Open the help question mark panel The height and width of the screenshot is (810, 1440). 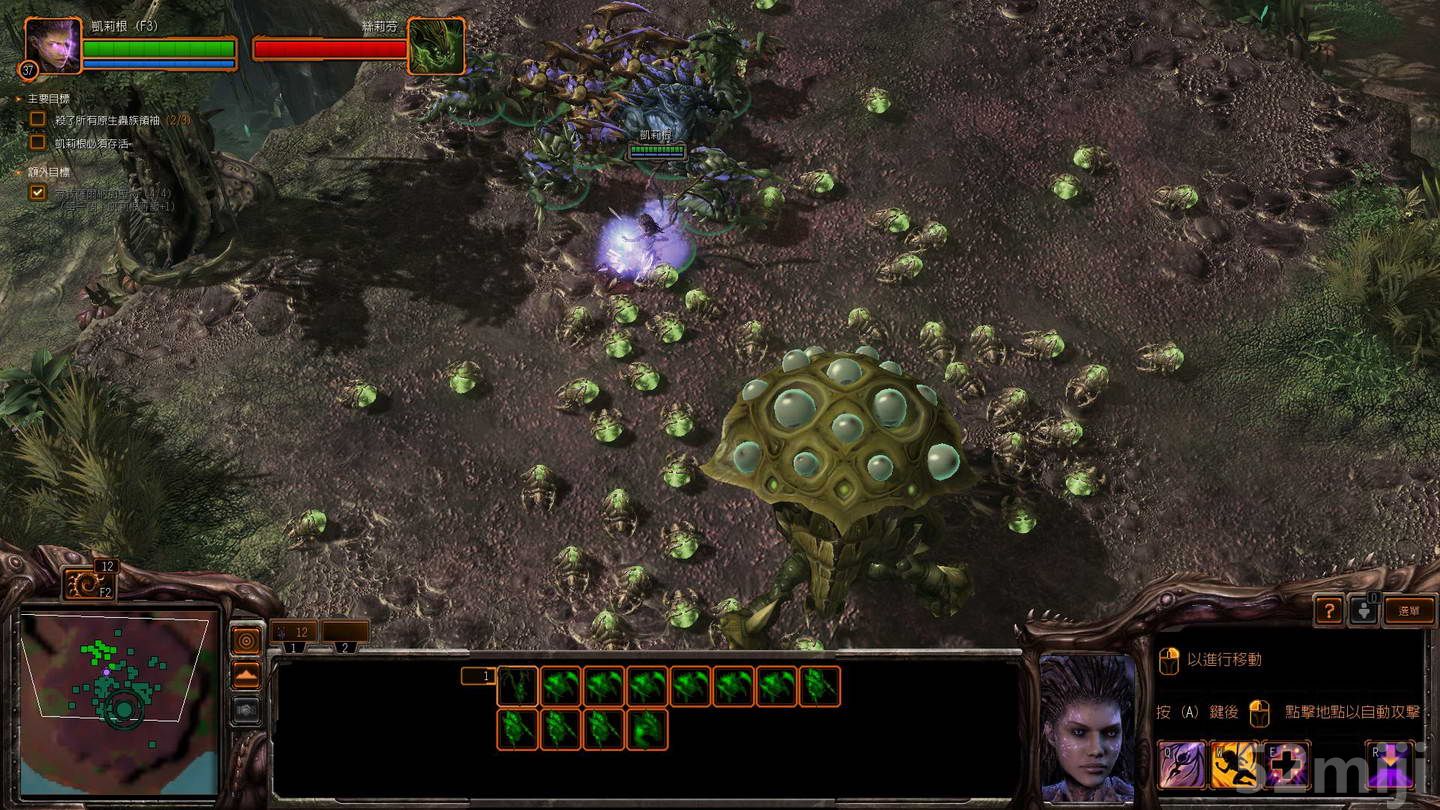click(x=1329, y=611)
